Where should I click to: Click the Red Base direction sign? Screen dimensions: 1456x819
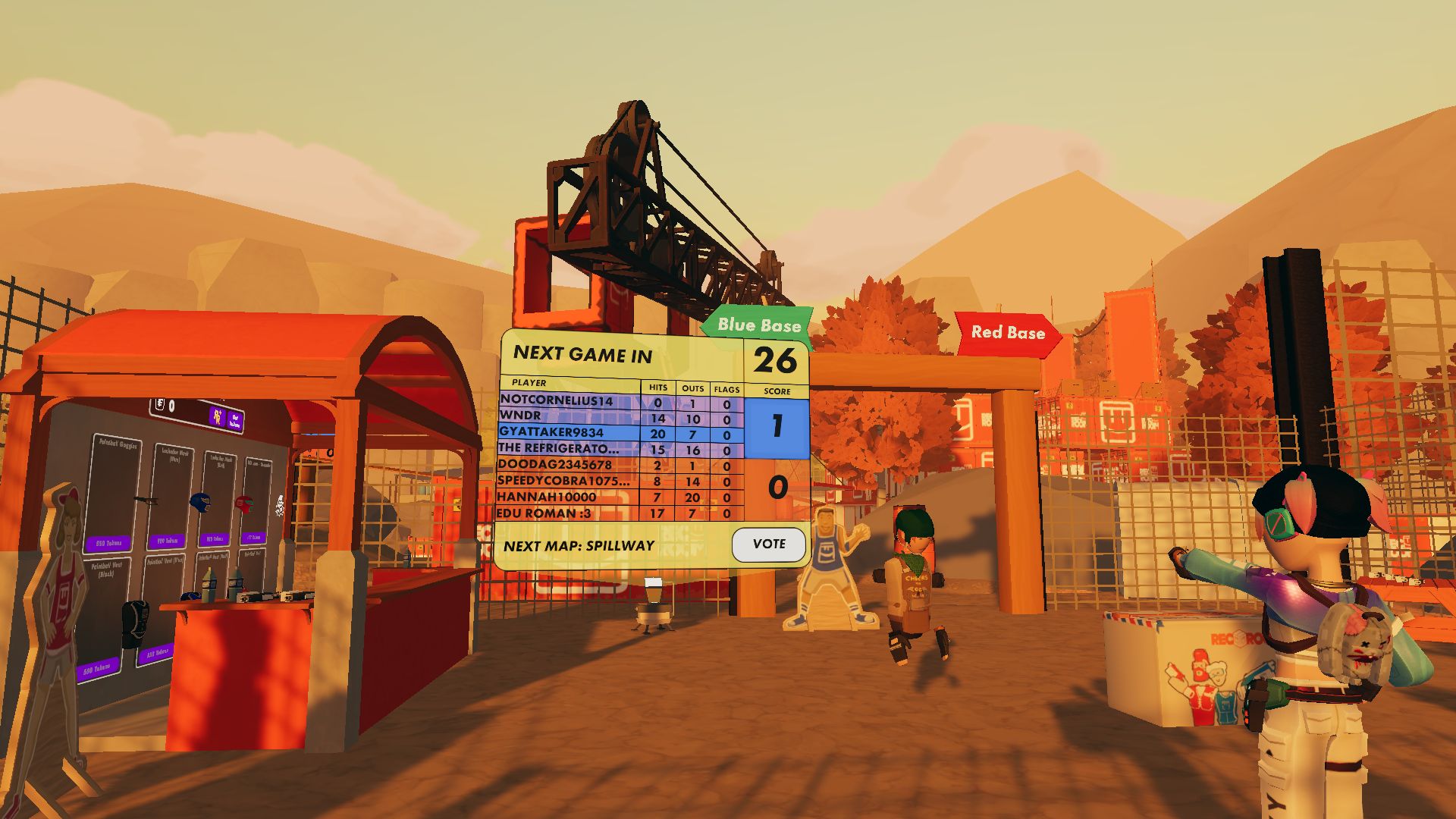(1006, 334)
